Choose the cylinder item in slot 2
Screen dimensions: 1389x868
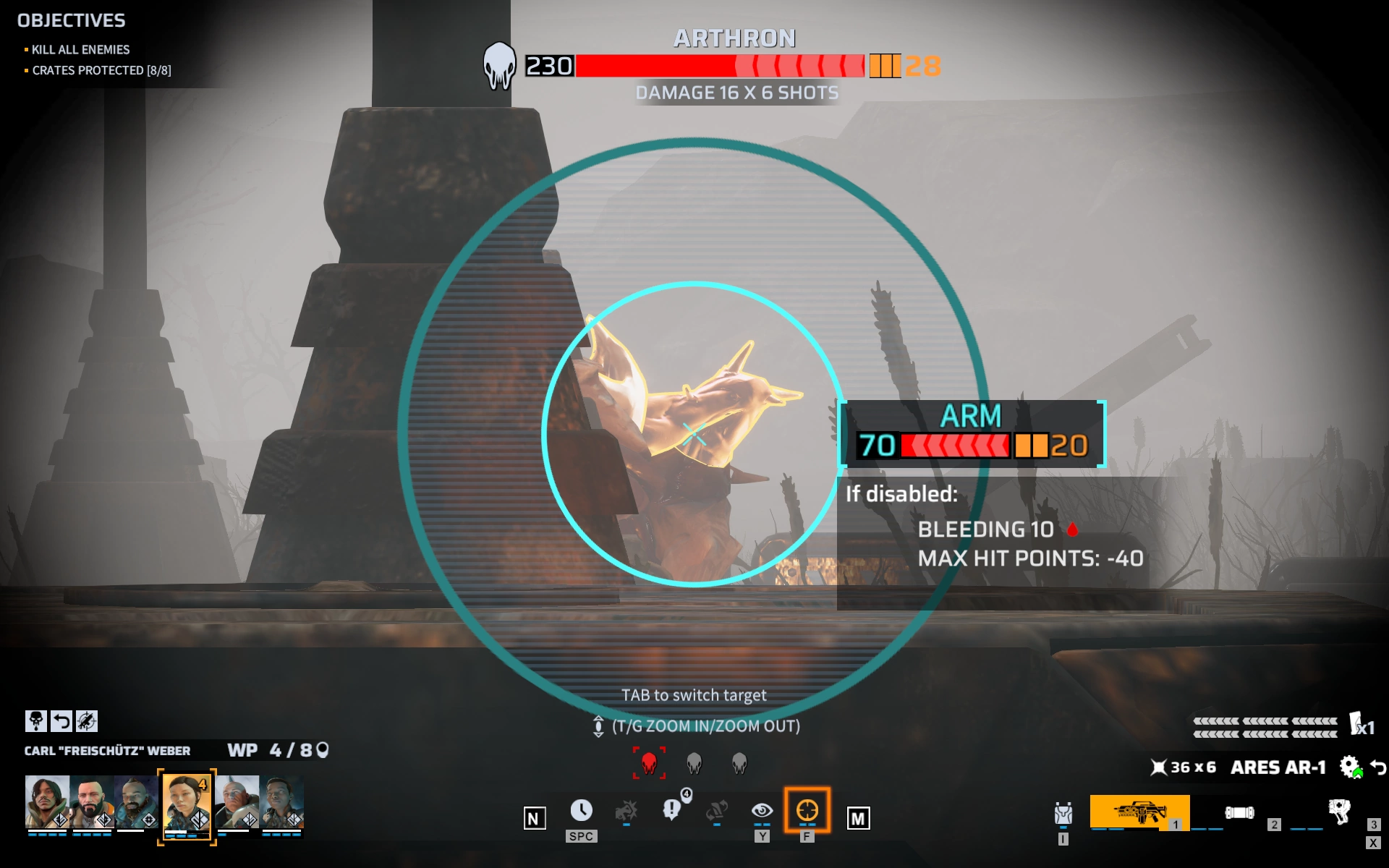click(x=1239, y=813)
